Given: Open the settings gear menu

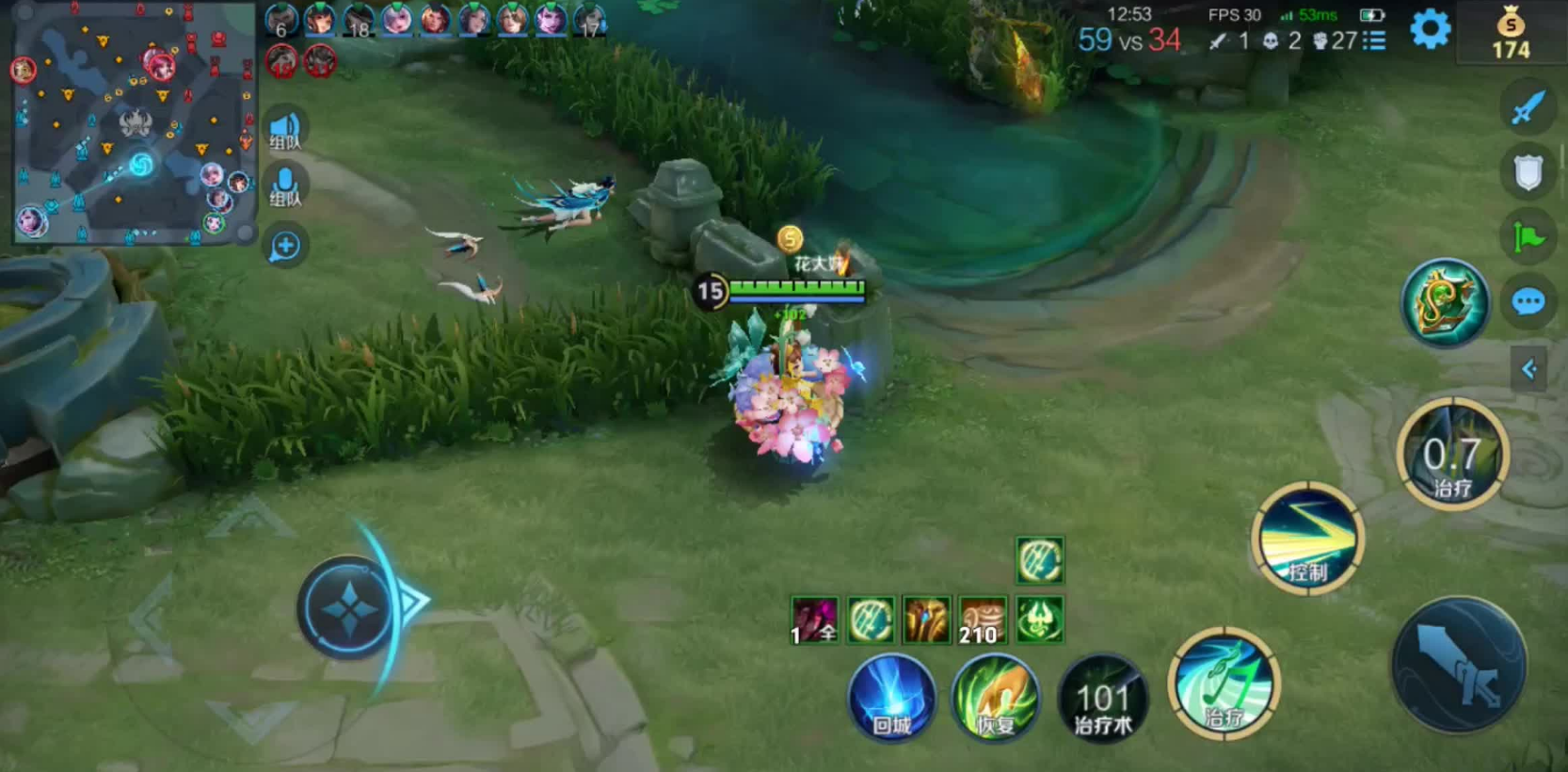Looking at the screenshot, I should [1430, 30].
